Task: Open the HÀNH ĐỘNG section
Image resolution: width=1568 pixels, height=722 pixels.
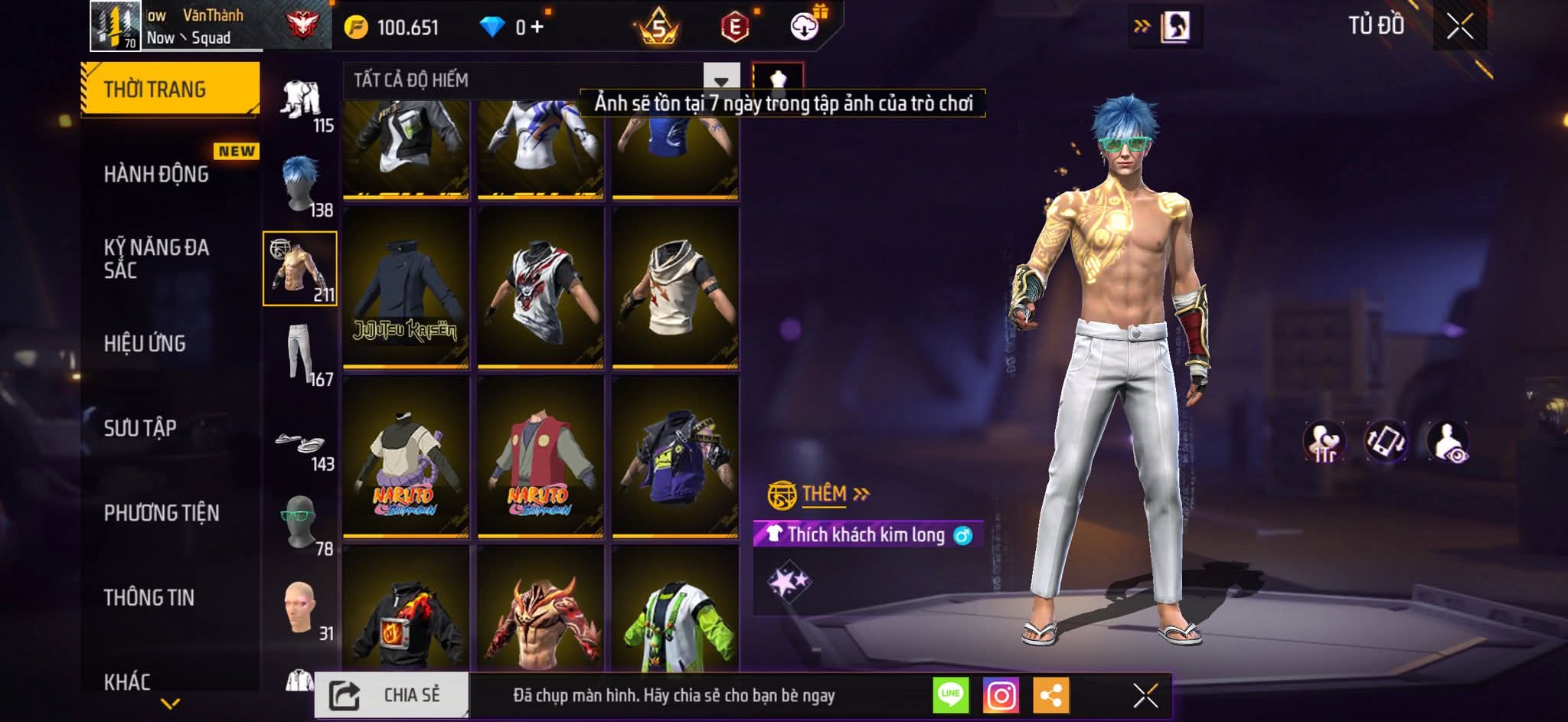Action: pos(156,175)
